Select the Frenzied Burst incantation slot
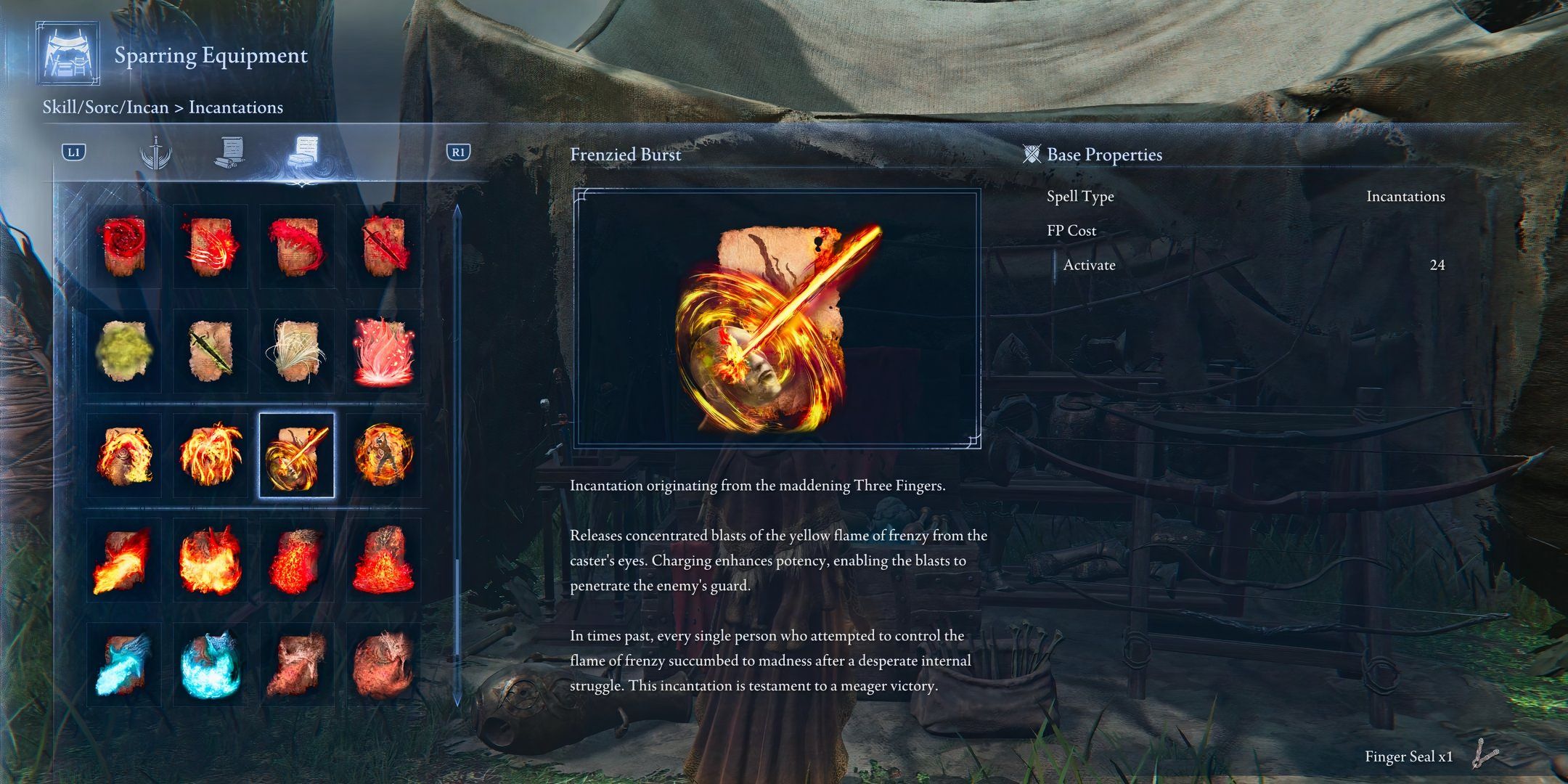Screen dimensions: 1568x784 [x=297, y=456]
